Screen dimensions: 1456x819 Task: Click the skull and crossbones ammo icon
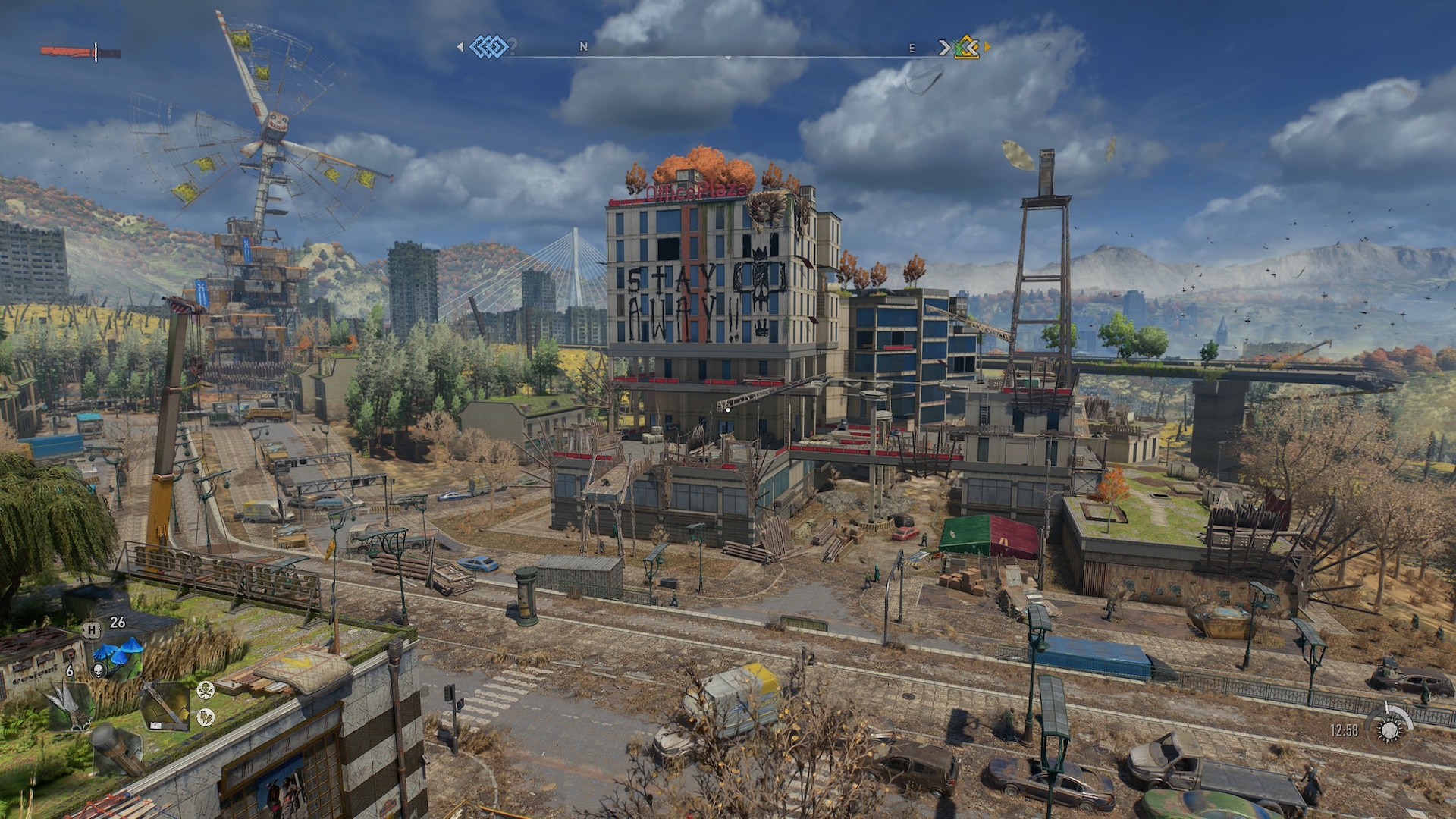click(205, 690)
